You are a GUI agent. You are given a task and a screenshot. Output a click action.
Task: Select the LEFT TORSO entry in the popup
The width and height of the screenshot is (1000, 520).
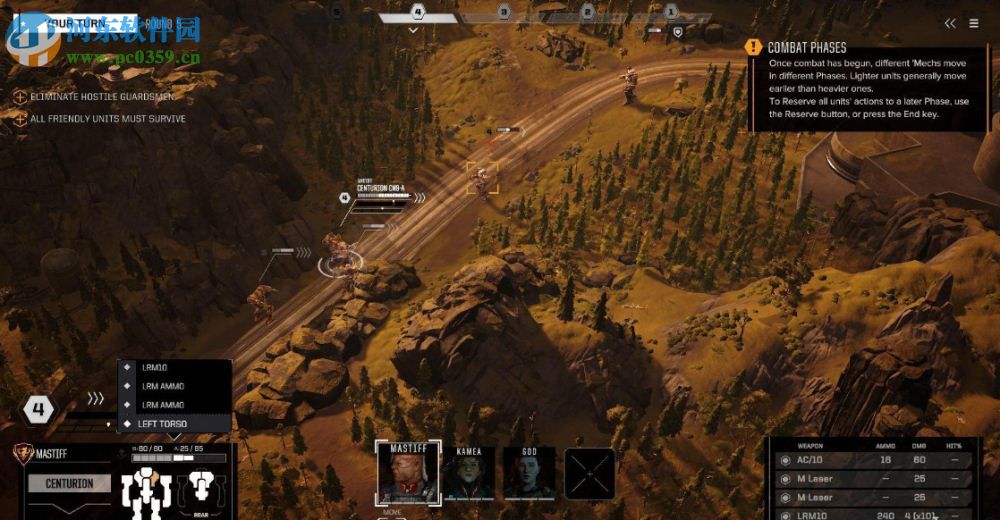(x=175, y=424)
